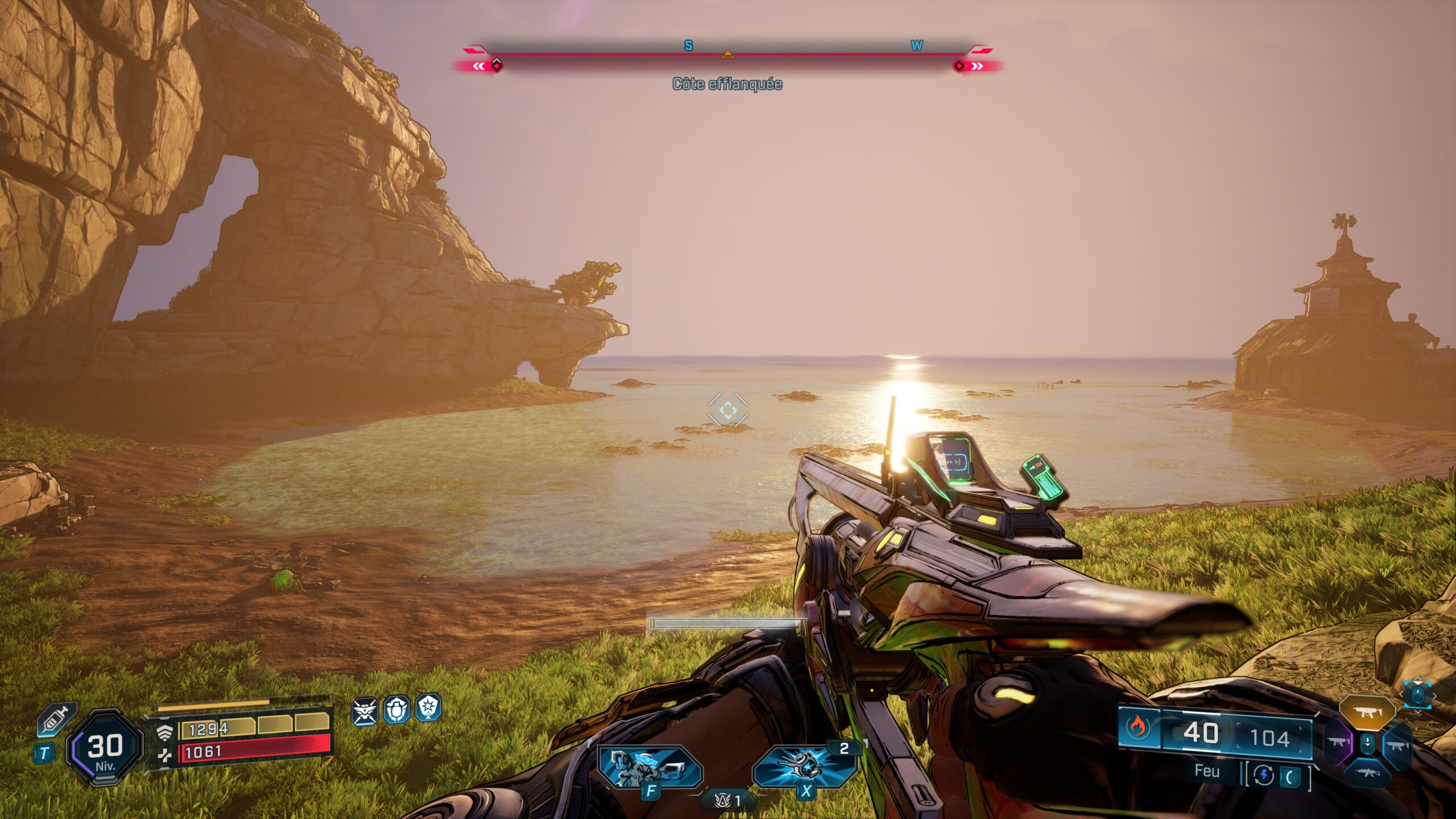Use the repair kit syringe icon
Image resolution: width=1456 pixels, height=819 pixels.
tap(56, 719)
